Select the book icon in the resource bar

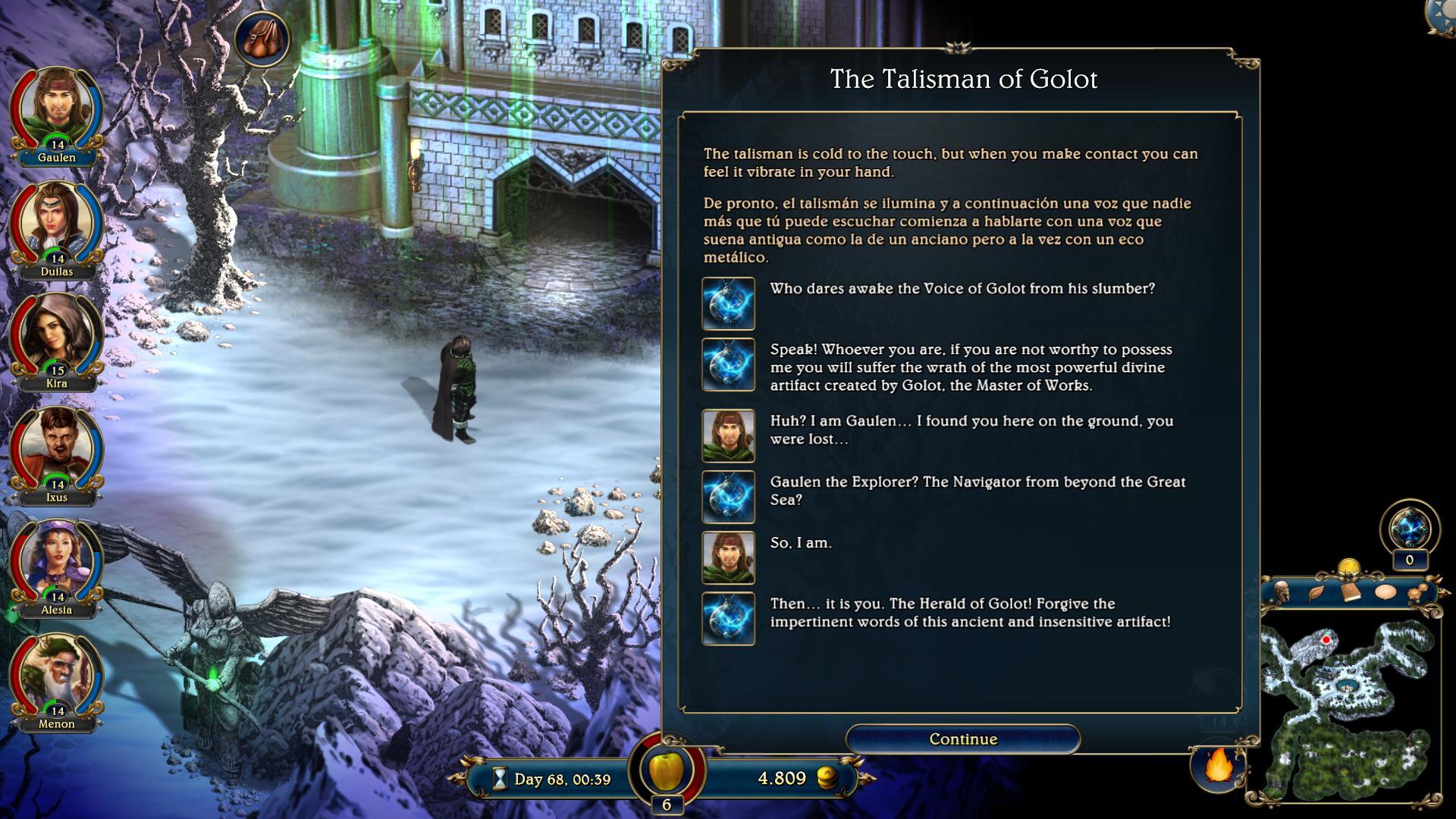(x=1351, y=591)
